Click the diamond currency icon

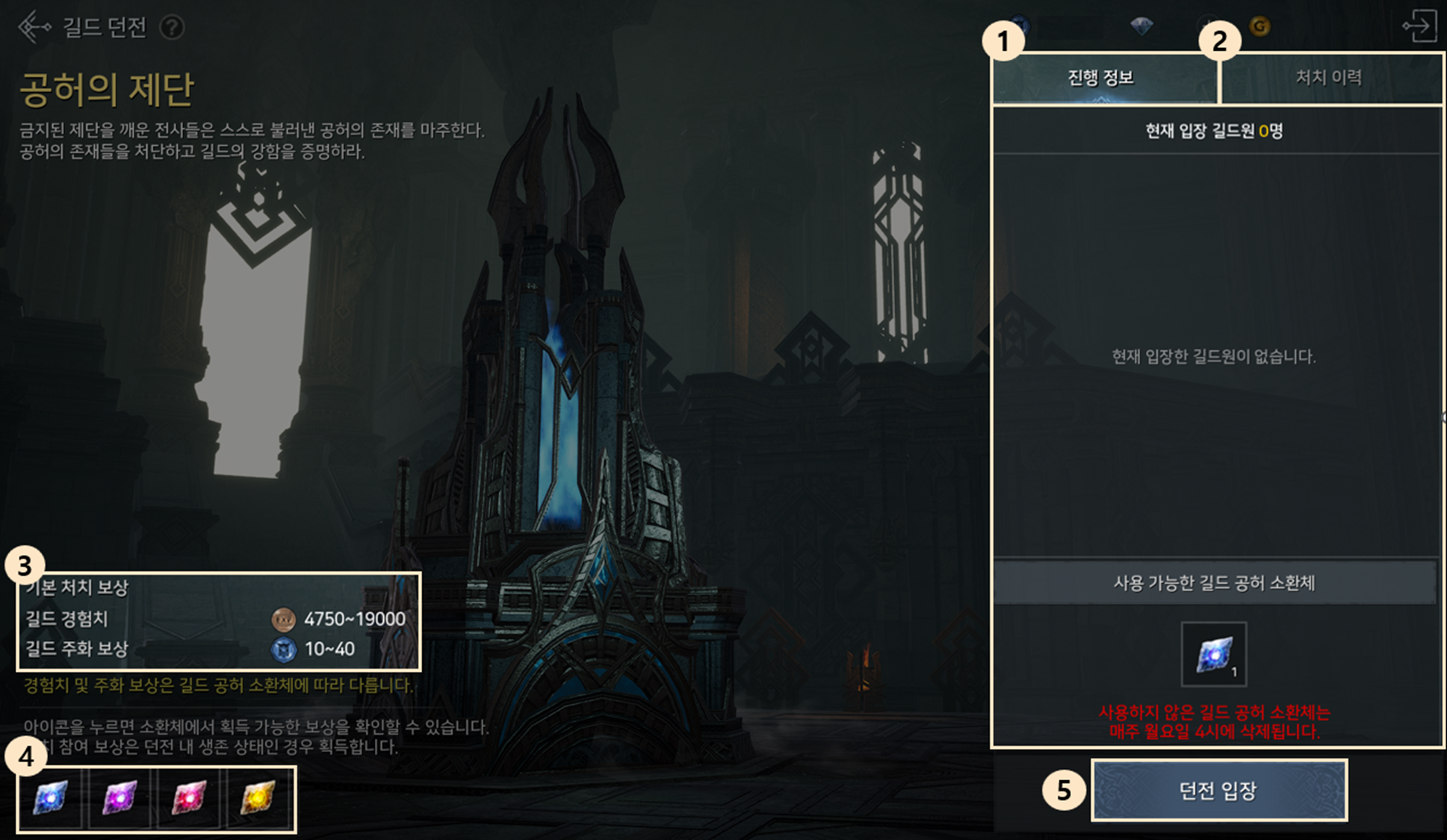click(1141, 27)
